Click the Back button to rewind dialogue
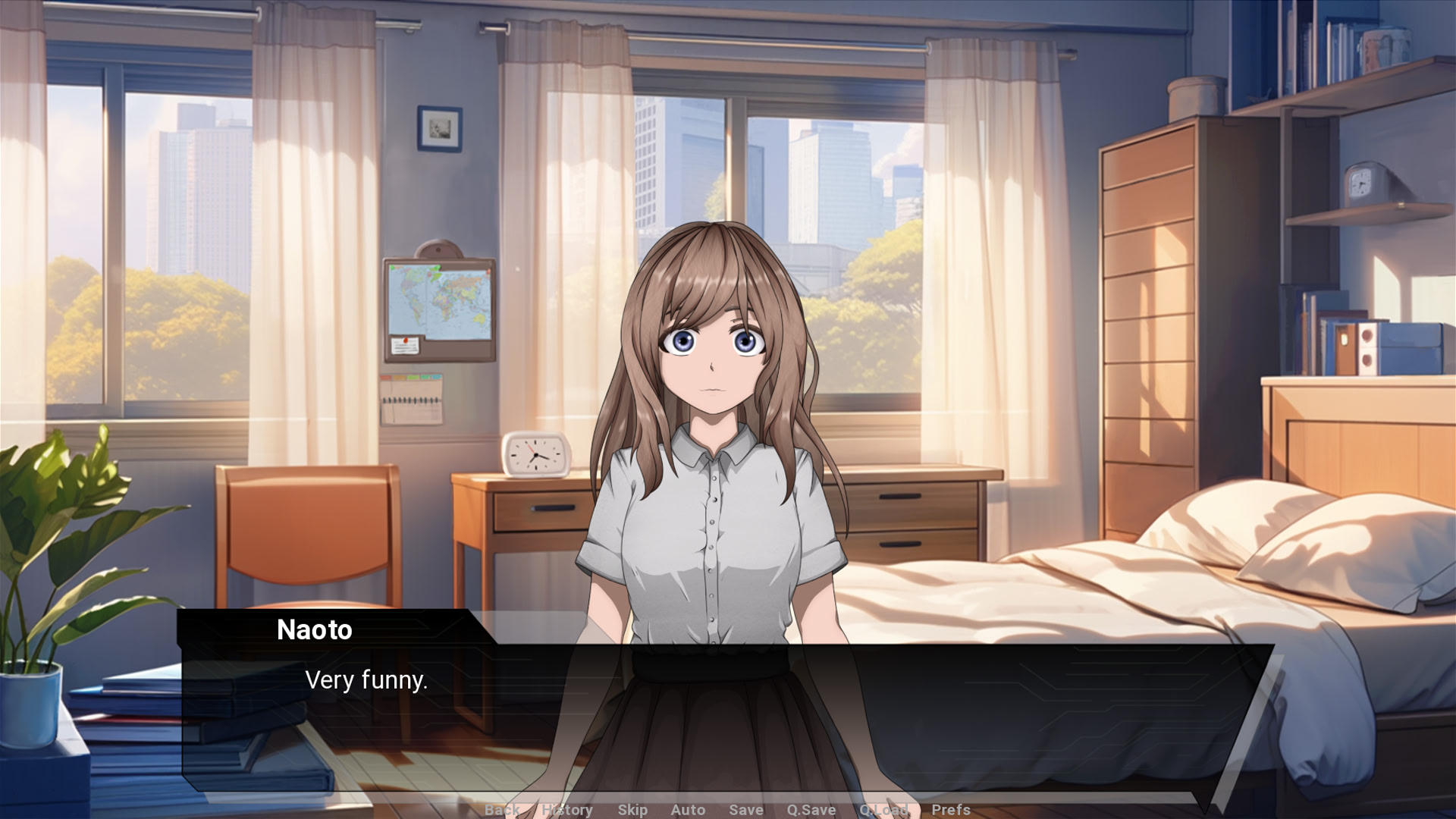 pos(500,810)
